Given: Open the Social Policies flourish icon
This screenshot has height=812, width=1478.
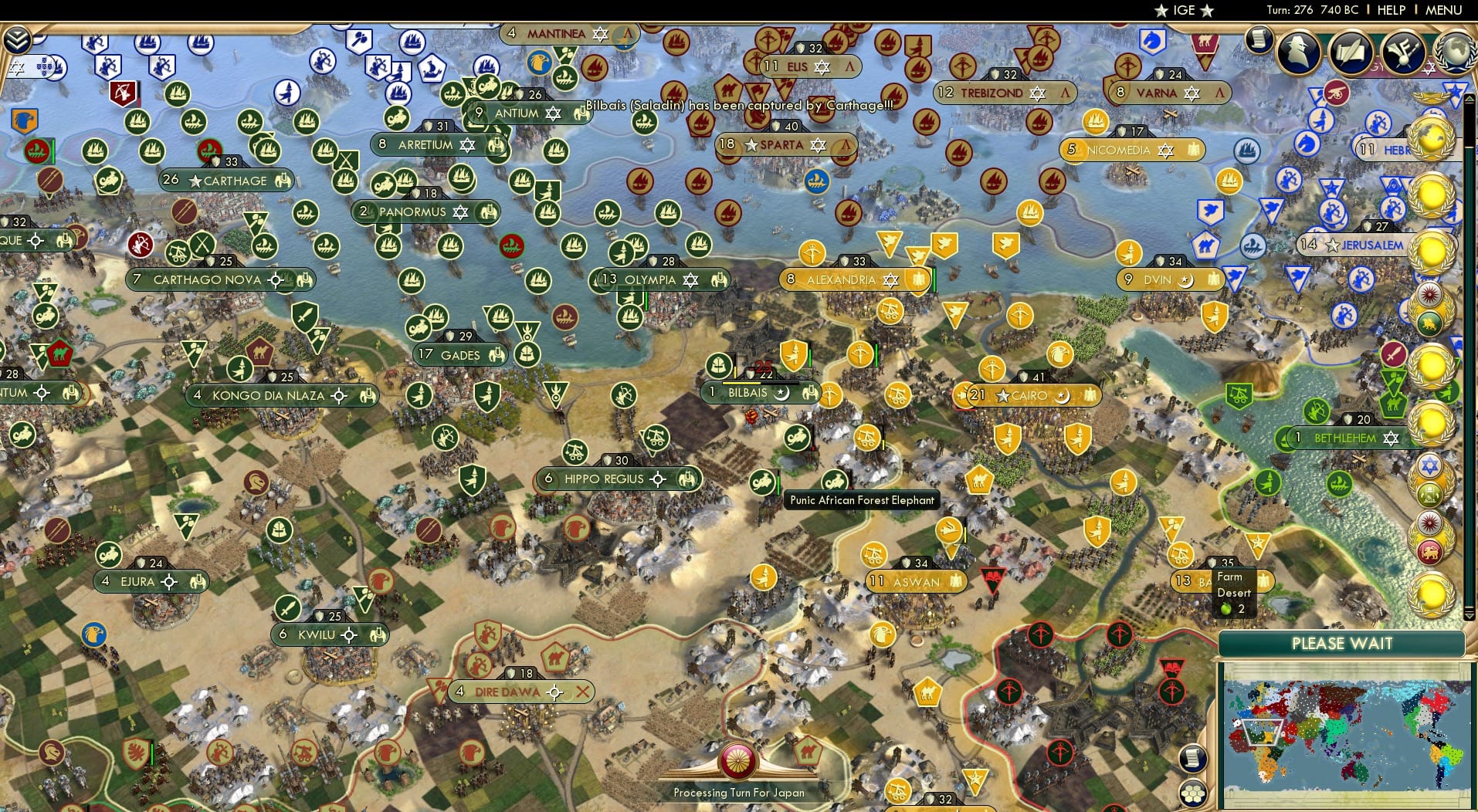Looking at the screenshot, I should pyautogui.click(x=1404, y=51).
